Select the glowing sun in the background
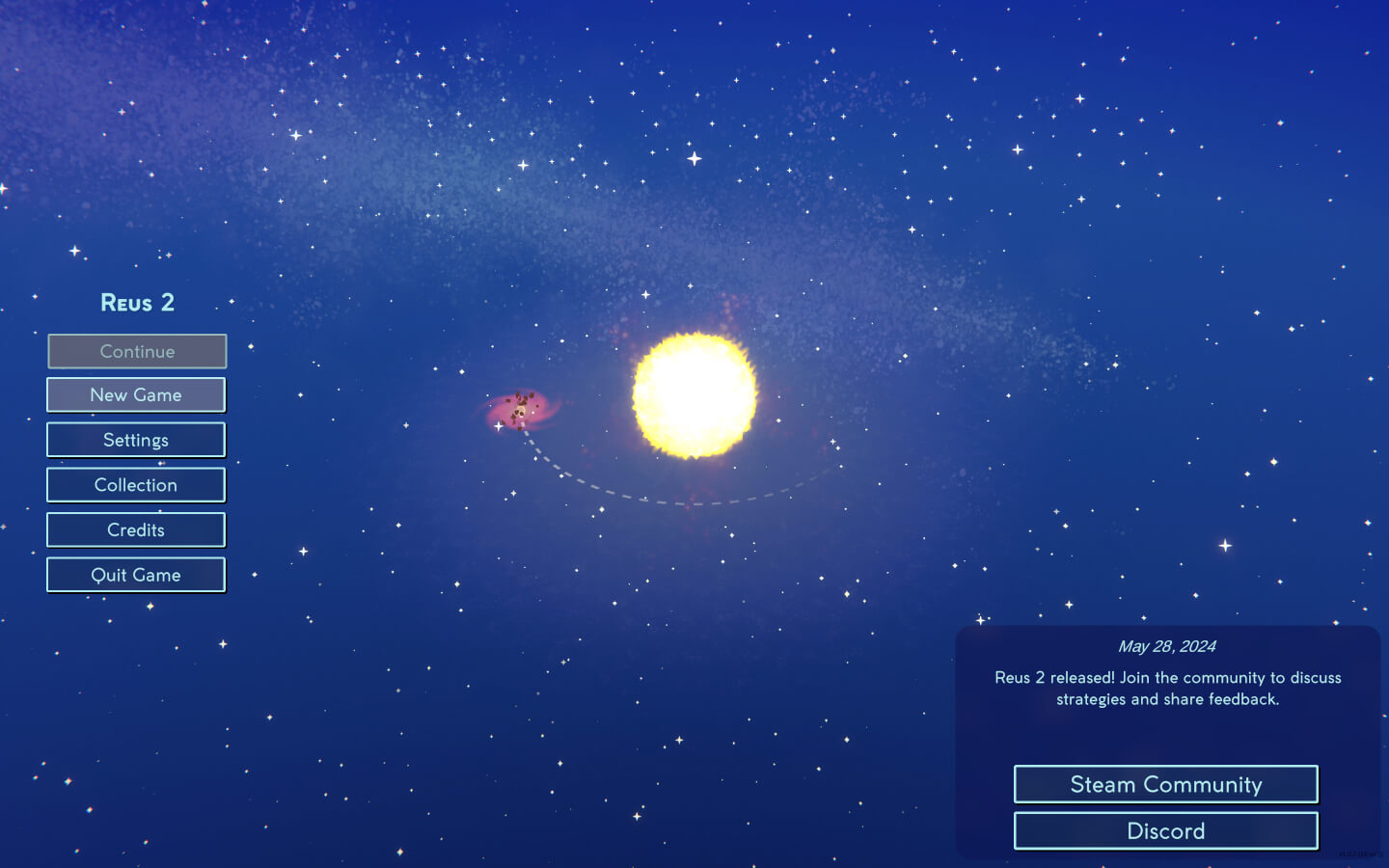This screenshot has width=1389, height=868. click(x=694, y=392)
